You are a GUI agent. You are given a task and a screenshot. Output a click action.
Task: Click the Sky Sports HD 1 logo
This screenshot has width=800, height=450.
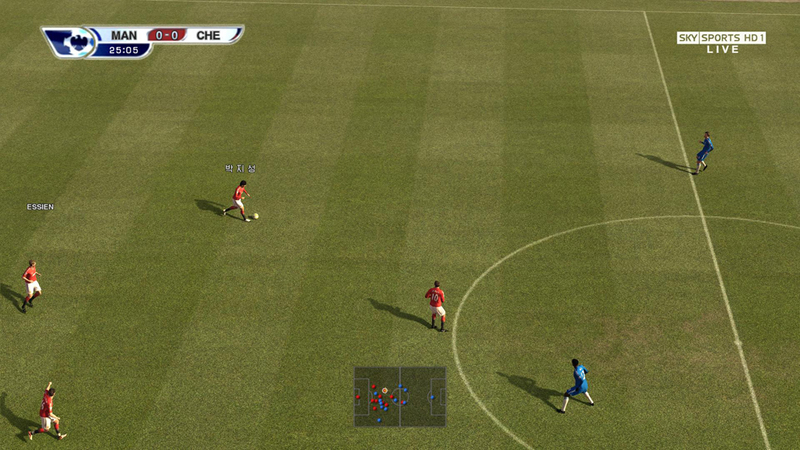click(721, 38)
